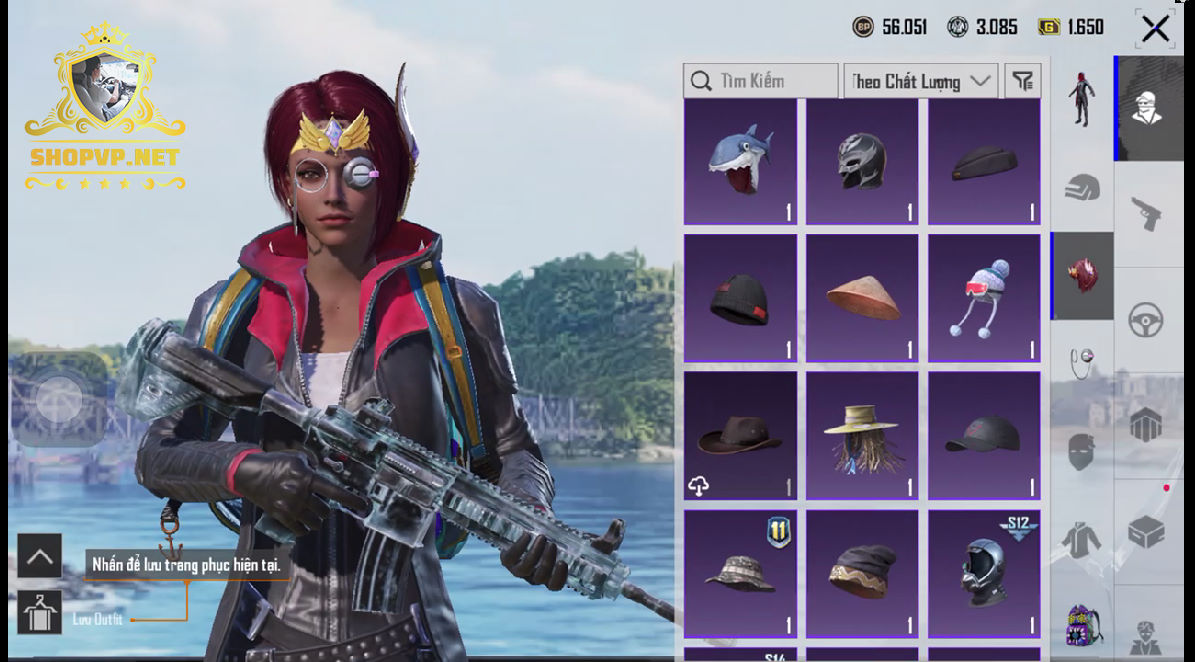Switch to the pistol weapons tab

tap(1146, 213)
